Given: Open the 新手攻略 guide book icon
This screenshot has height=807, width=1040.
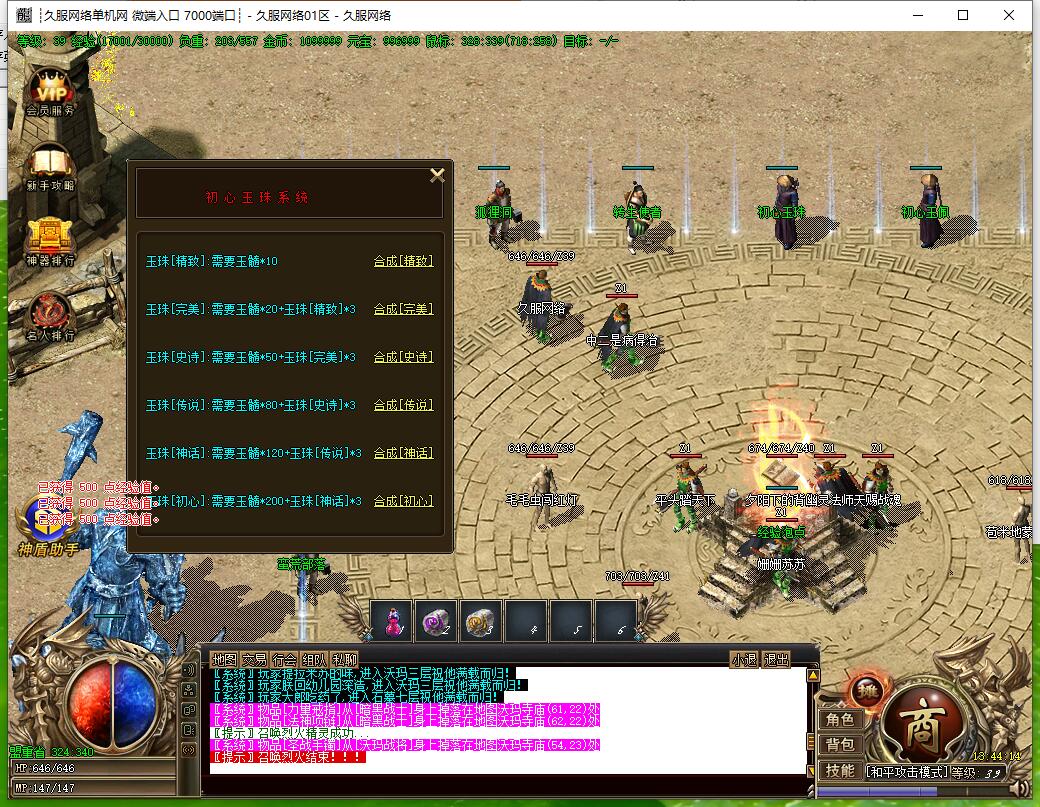Looking at the screenshot, I should click(50, 165).
